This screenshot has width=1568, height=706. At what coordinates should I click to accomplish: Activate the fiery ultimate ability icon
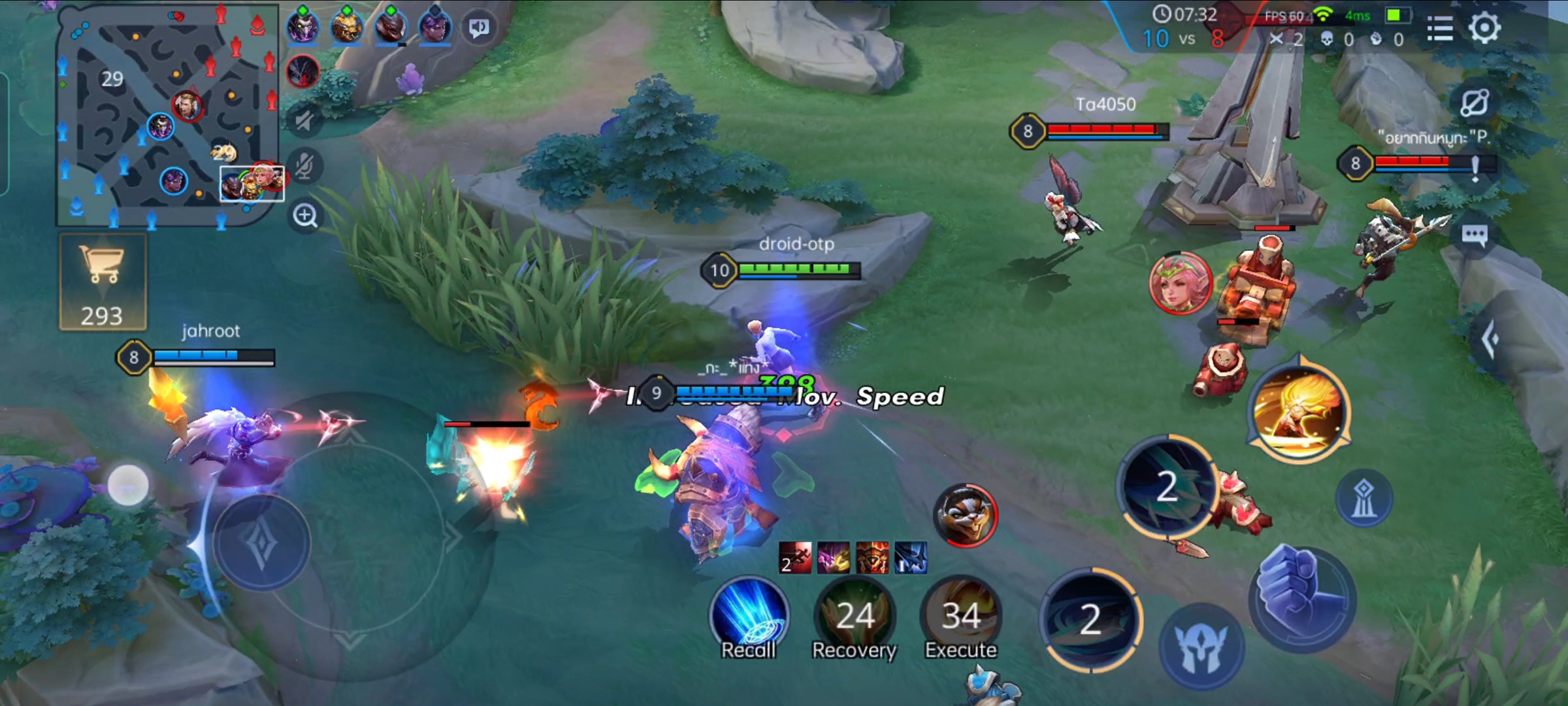click(1299, 412)
